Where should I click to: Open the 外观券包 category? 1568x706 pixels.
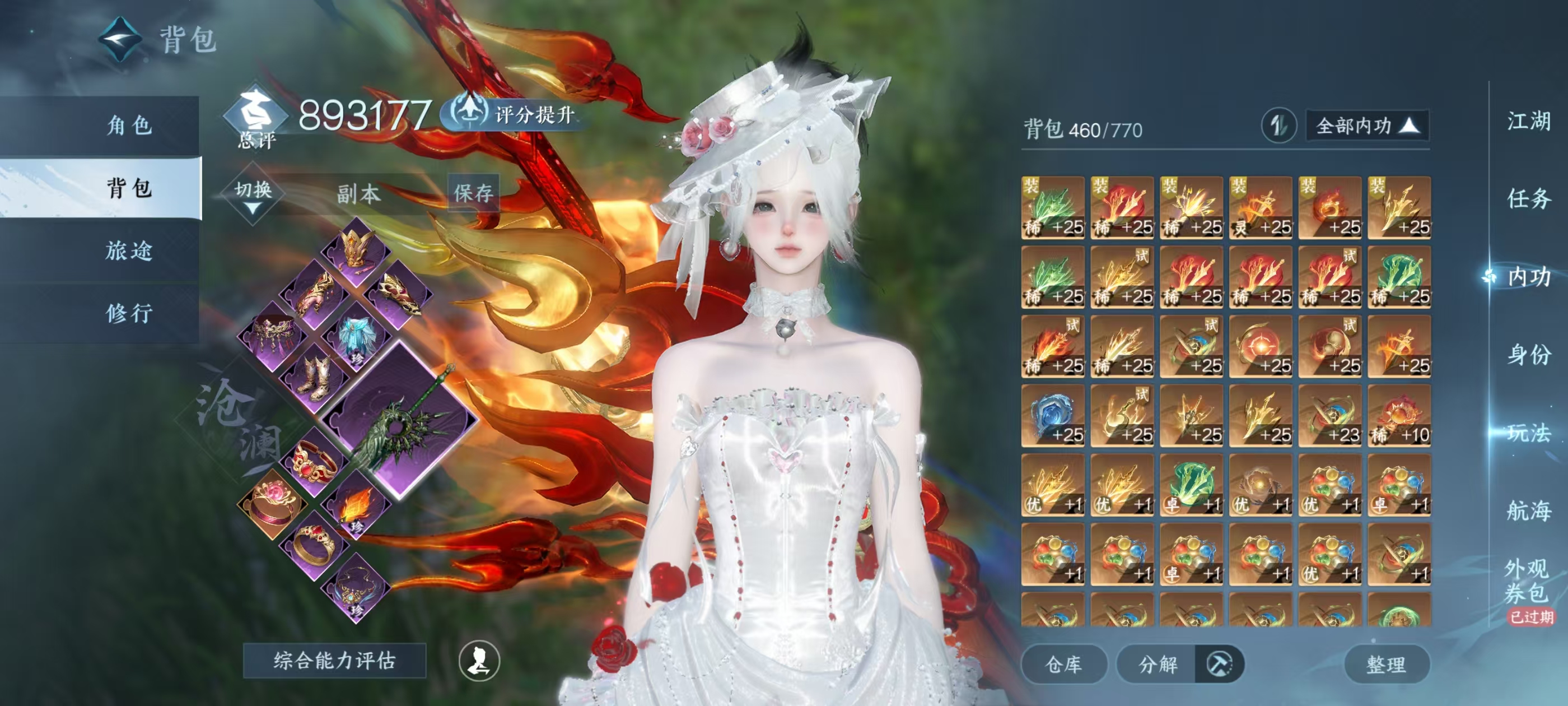click(1527, 580)
